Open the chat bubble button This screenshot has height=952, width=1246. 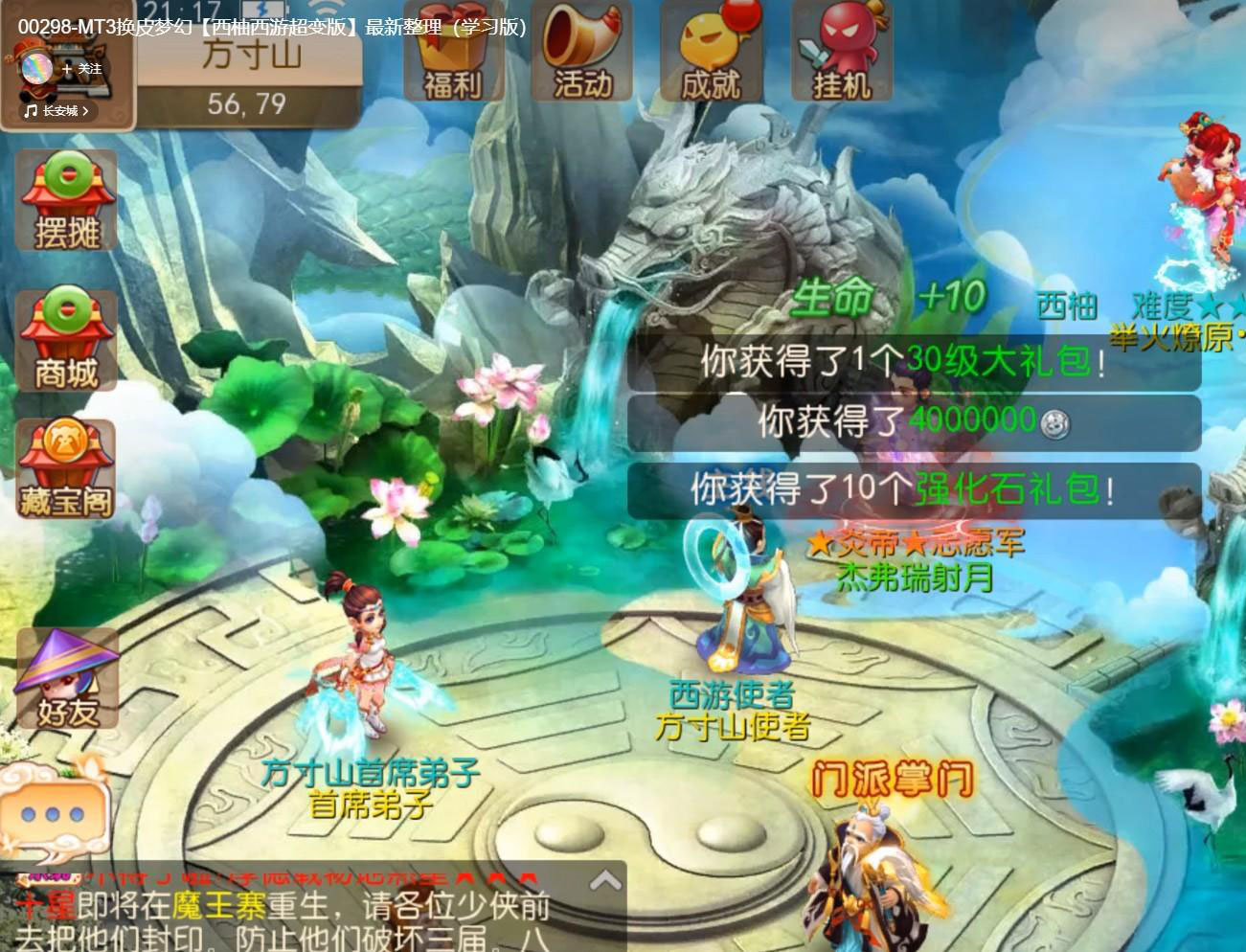pyautogui.click(x=53, y=815)
